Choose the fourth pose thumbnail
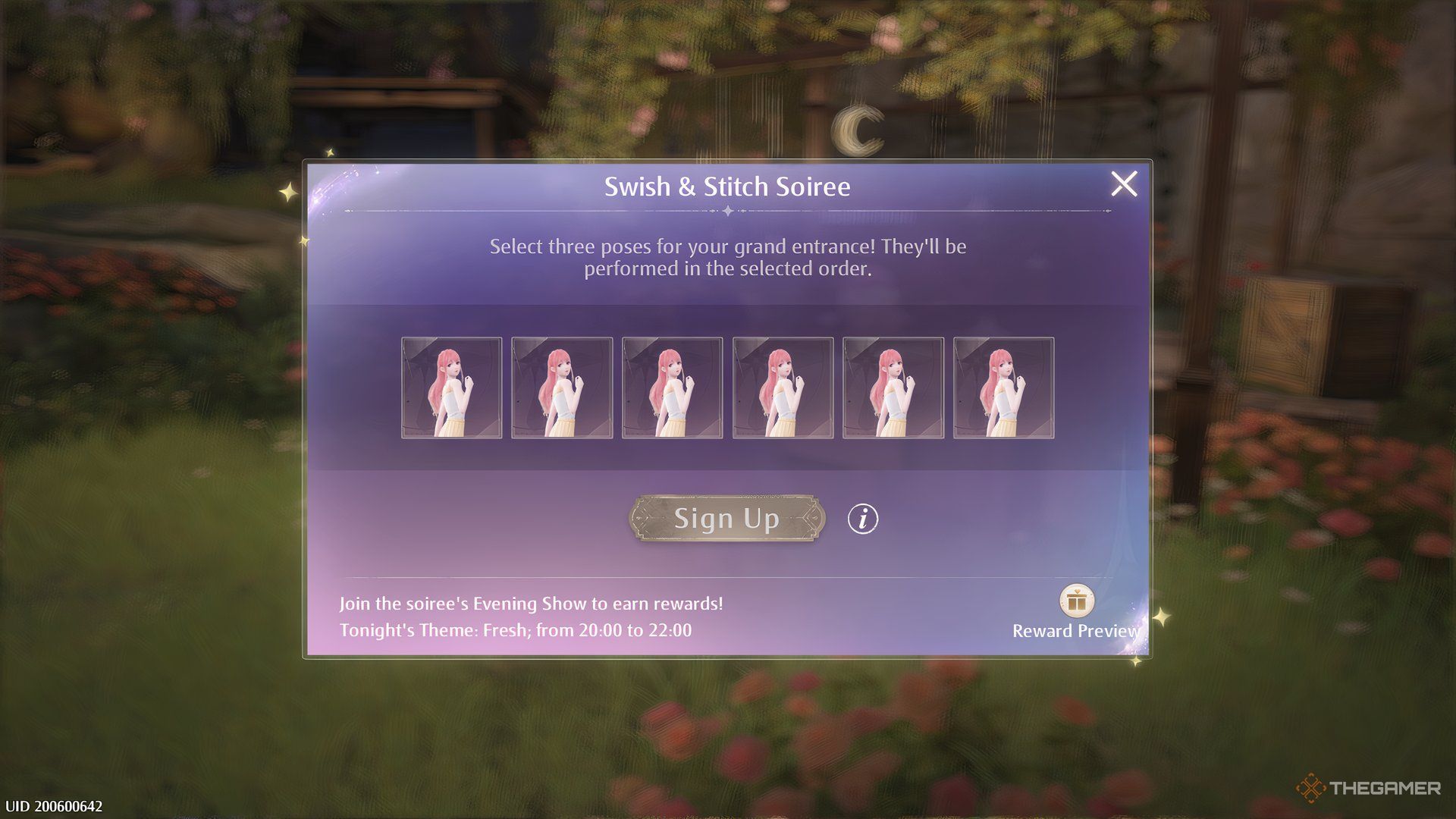Image resolution: width=1456 pixels, height=819 pixels. pyautogui.click(x=781, y=388)
